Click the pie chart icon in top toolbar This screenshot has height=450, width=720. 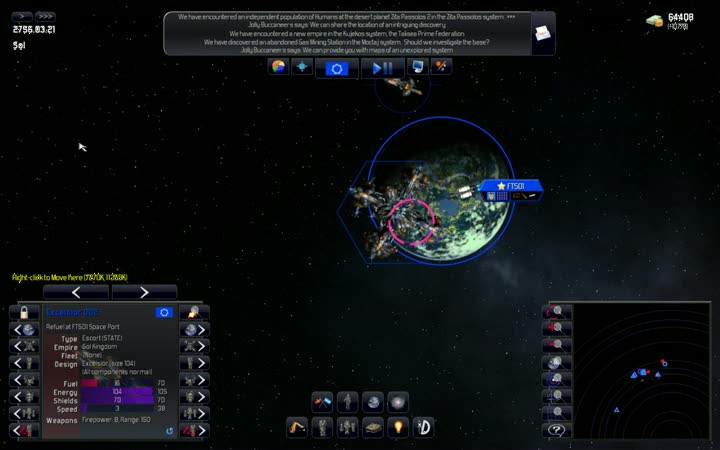279,67
